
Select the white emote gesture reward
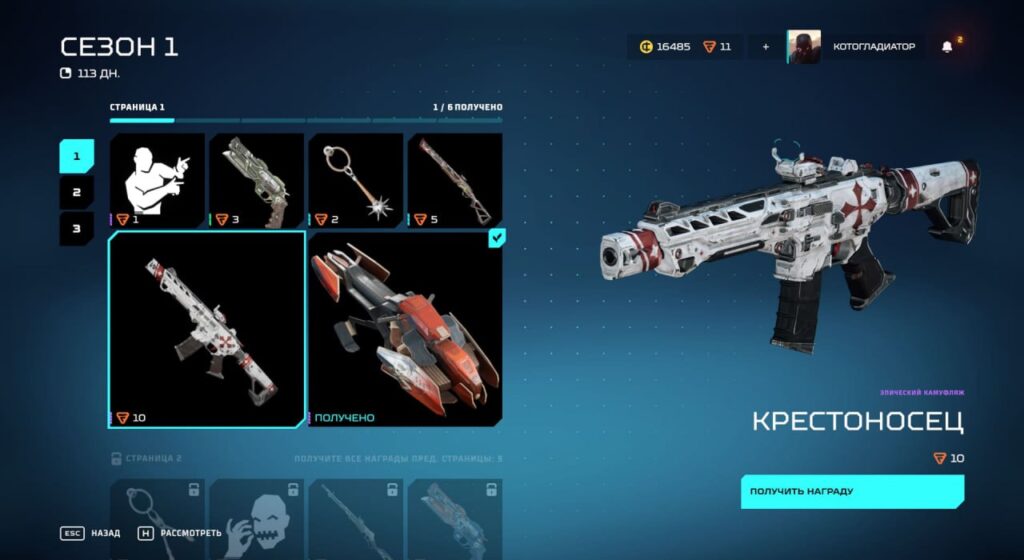tap(157, 180)
